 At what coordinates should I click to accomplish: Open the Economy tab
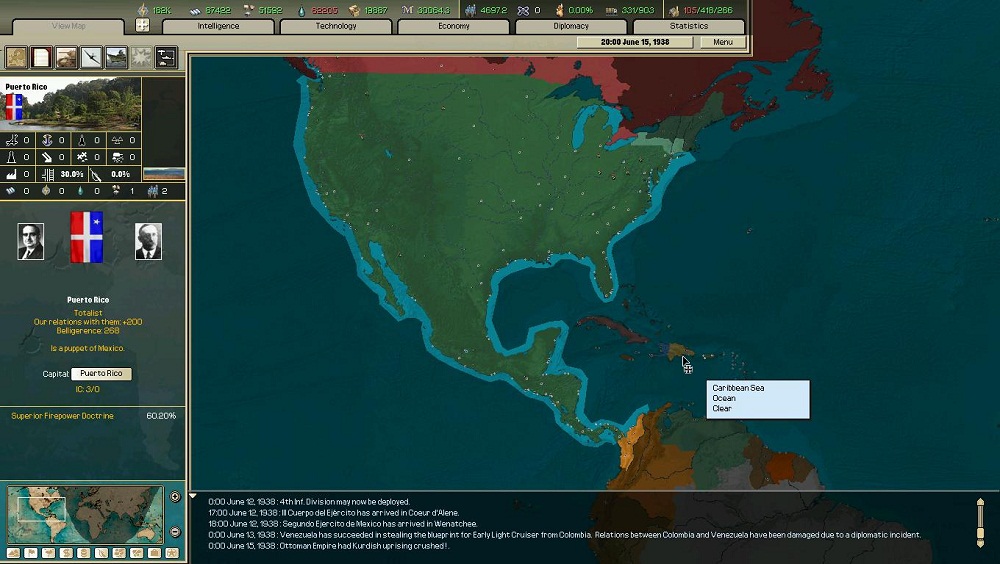454,26
